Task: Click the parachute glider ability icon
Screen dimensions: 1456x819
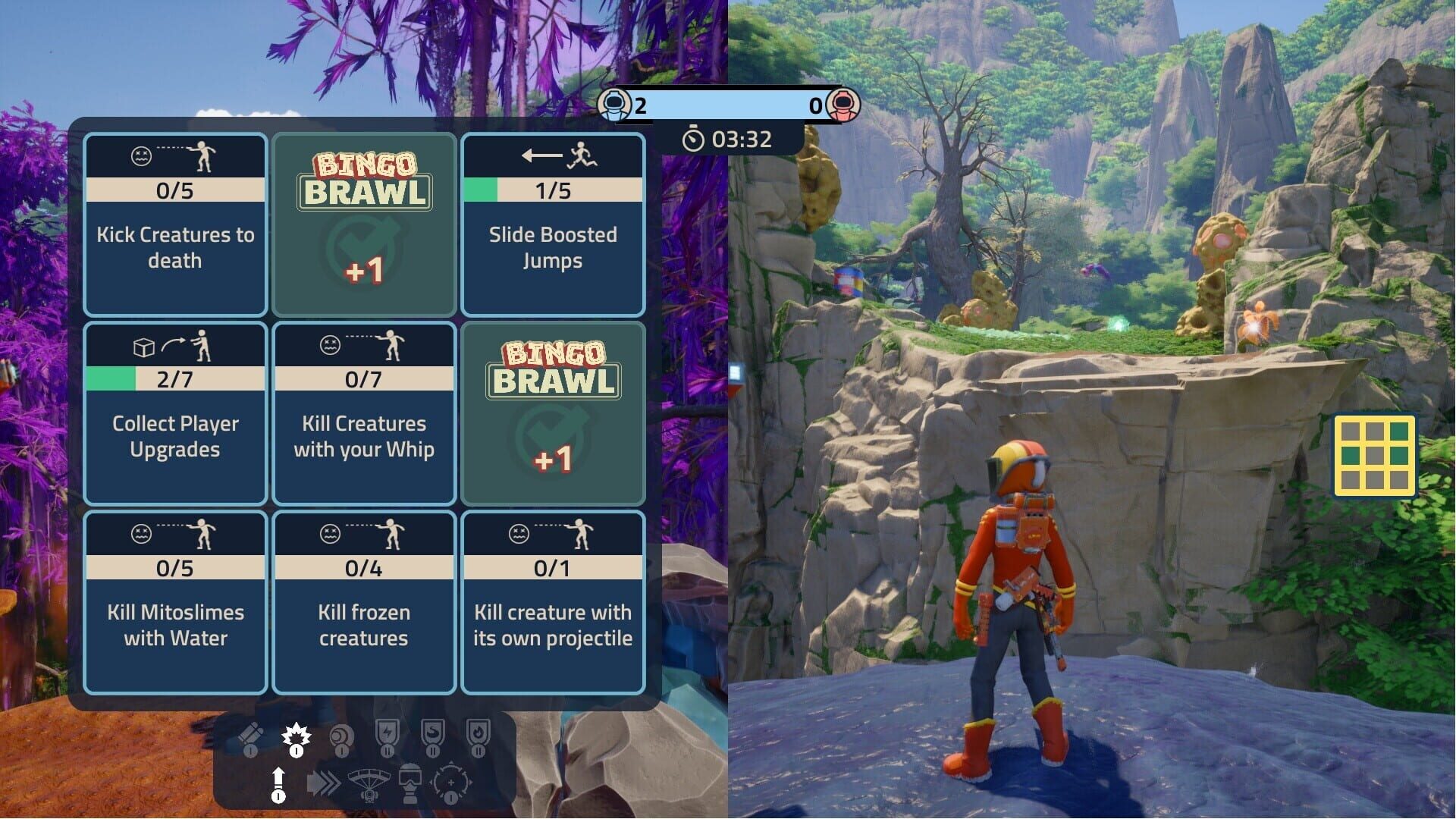Action: pyautogui.click(x=369, y=781)
